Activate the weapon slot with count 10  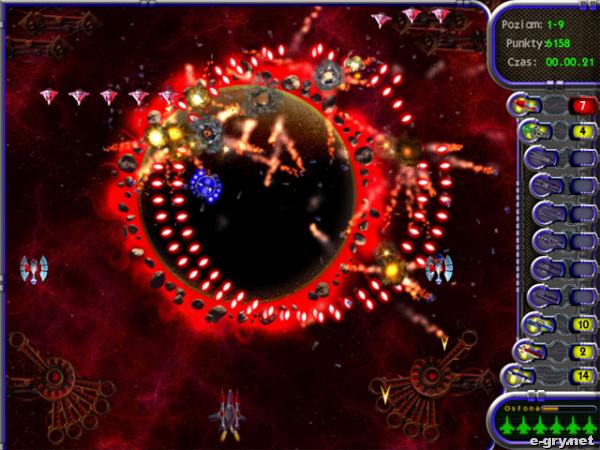point(581,325)
